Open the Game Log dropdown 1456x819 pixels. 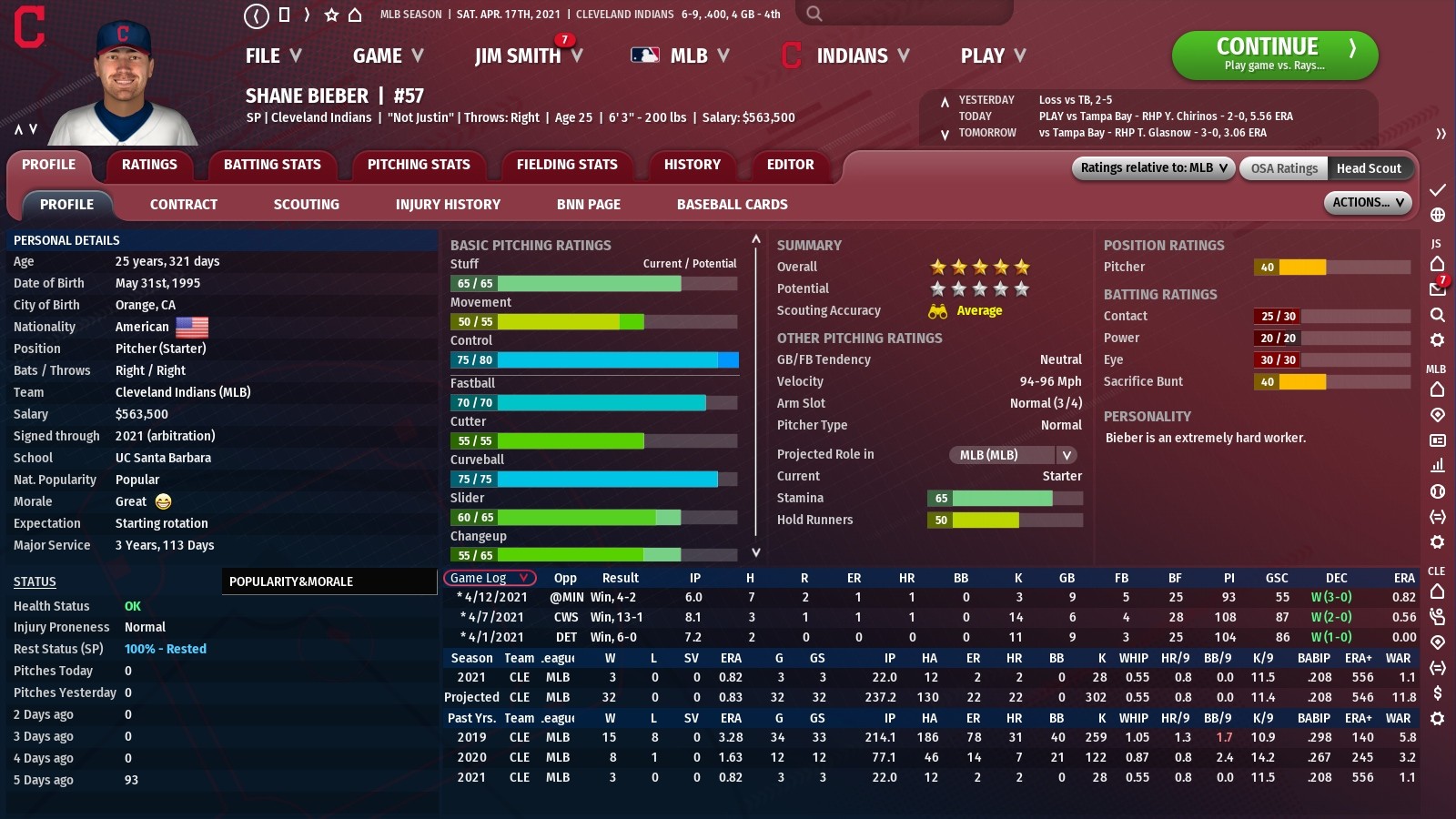(489, 578)
